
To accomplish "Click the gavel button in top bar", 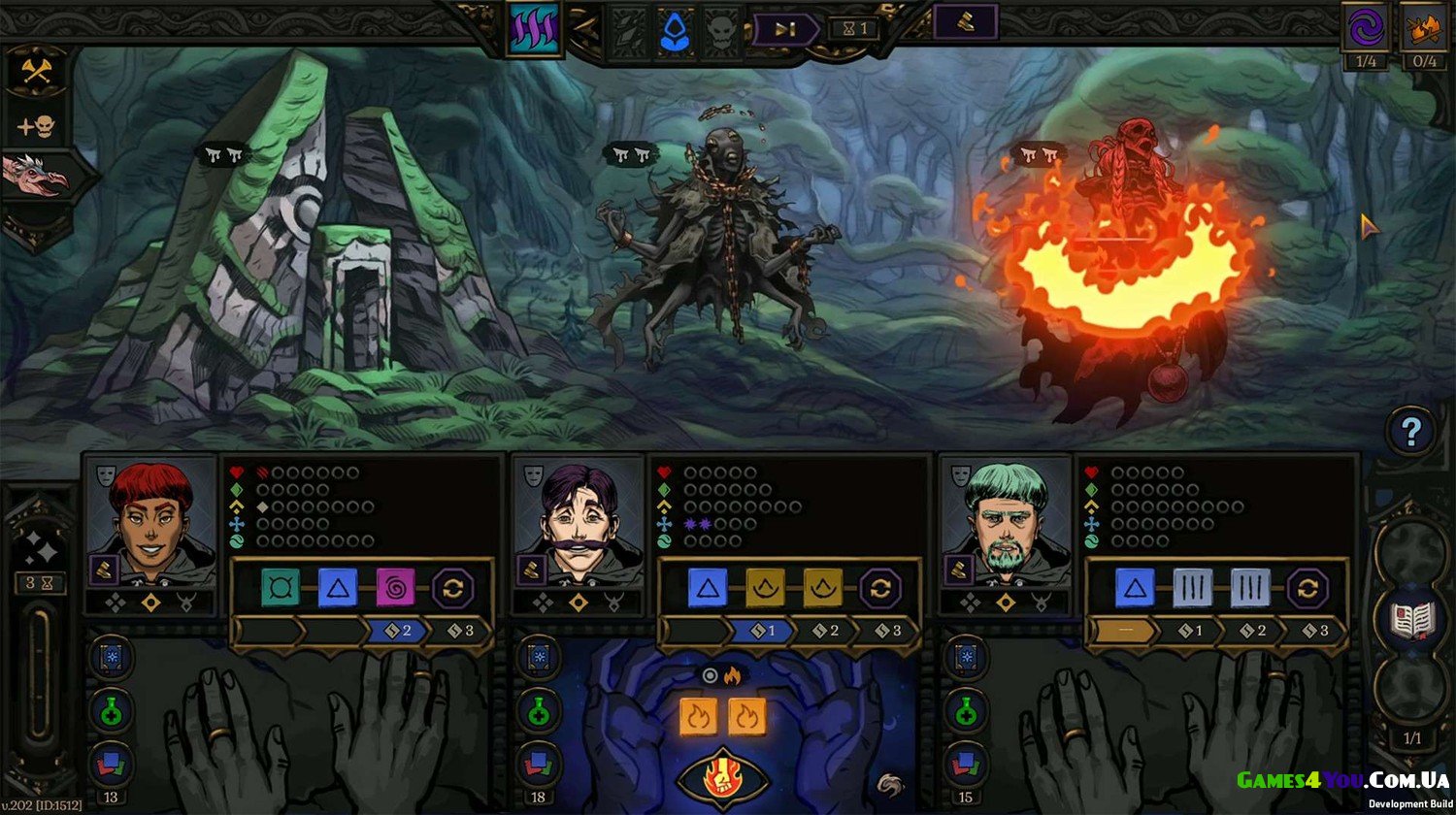I will pos(965,23).
